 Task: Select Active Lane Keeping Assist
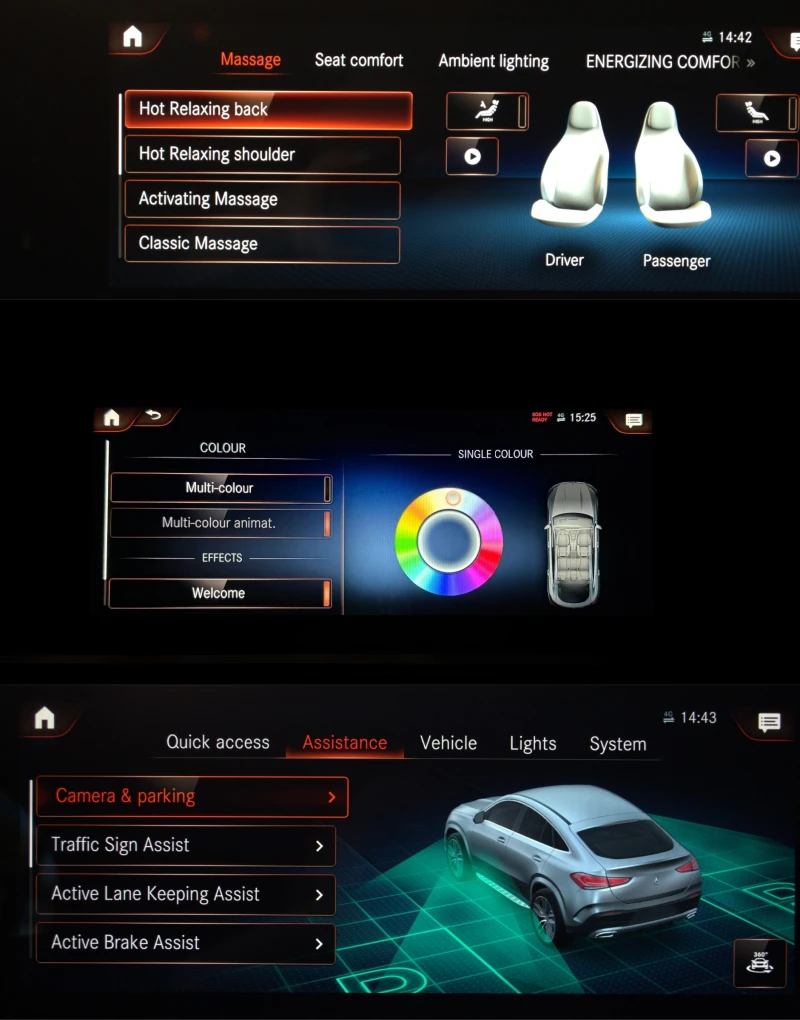pyautogui.click(x=186, y=894)
